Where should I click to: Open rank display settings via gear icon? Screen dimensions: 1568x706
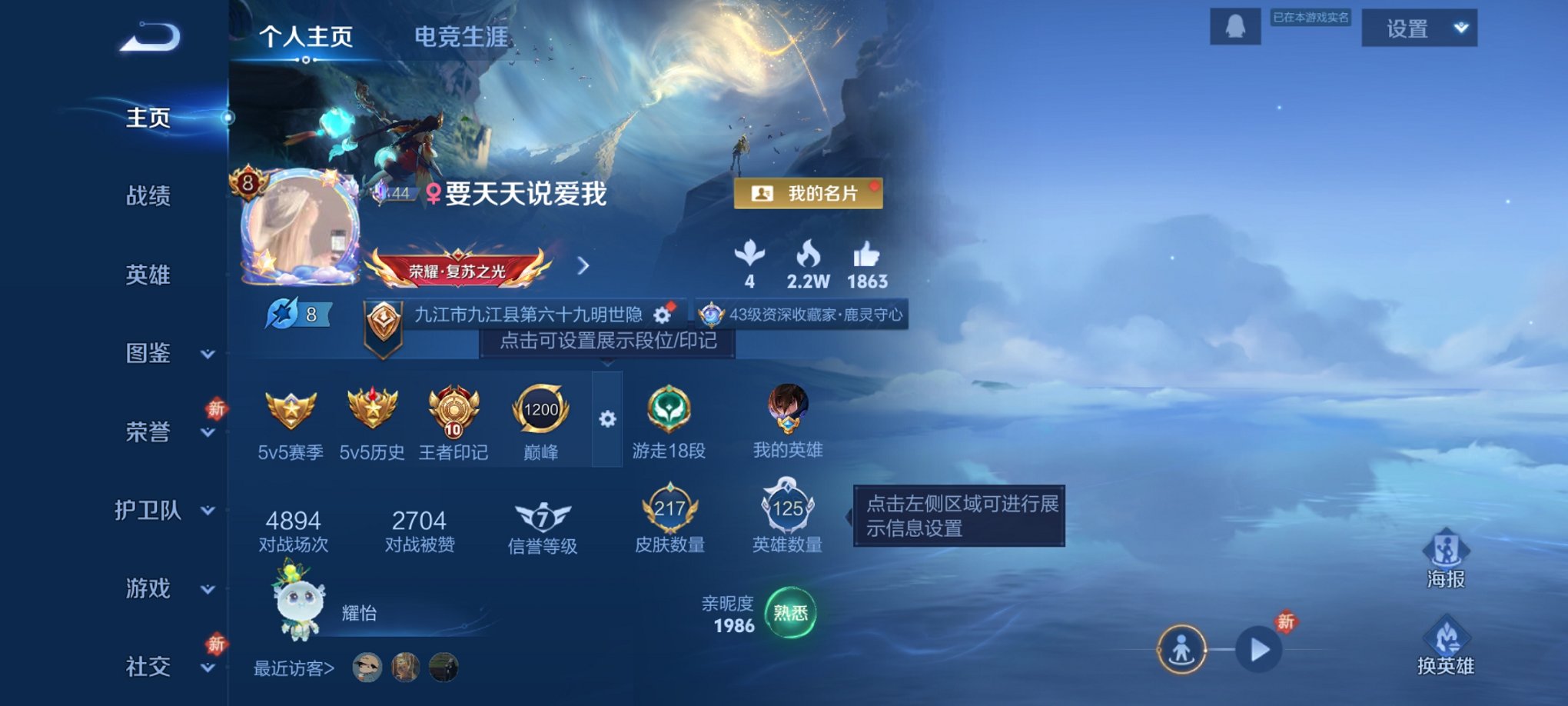click(607, 419)
